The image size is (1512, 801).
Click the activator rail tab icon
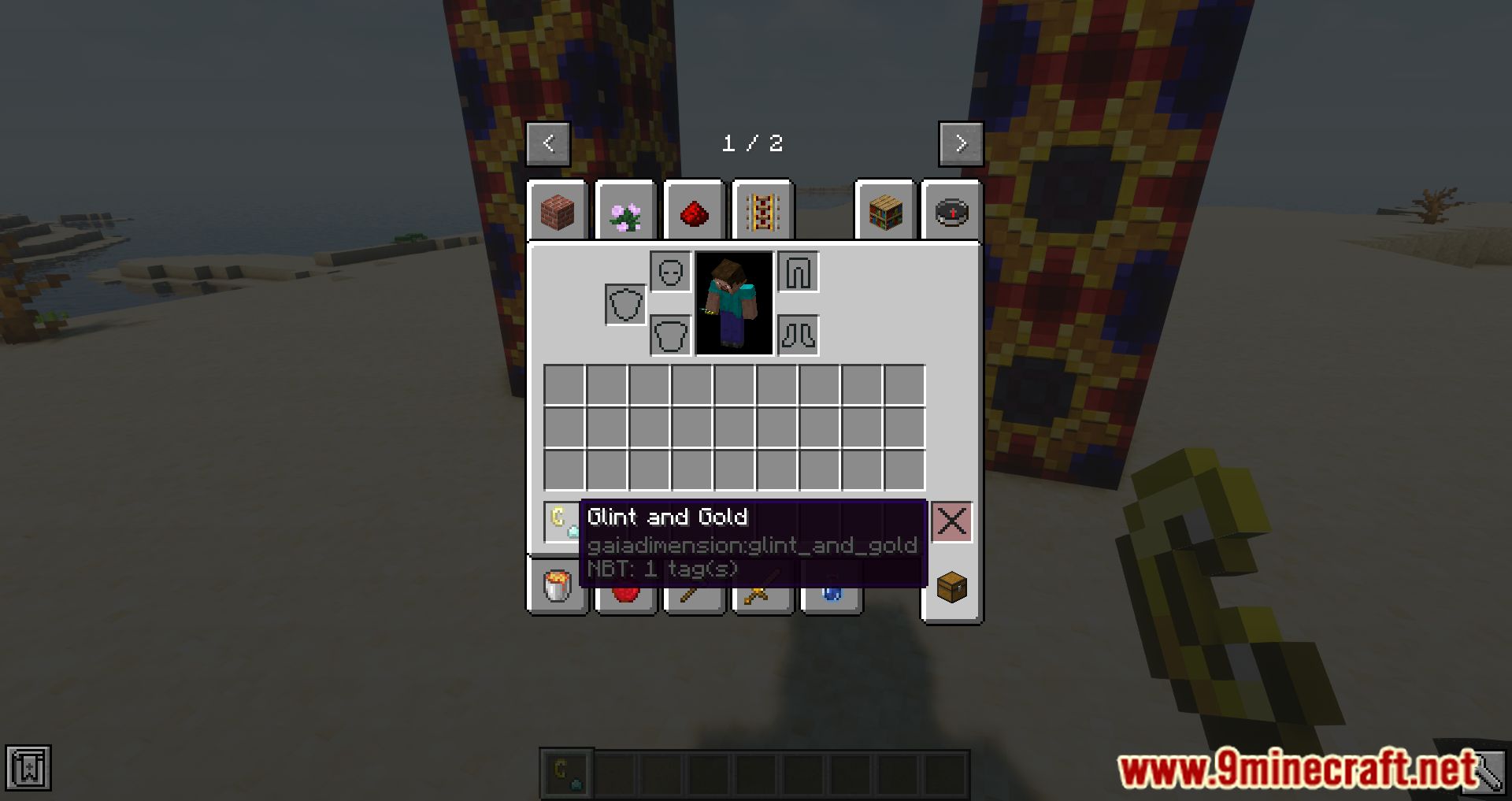[762, 211]
